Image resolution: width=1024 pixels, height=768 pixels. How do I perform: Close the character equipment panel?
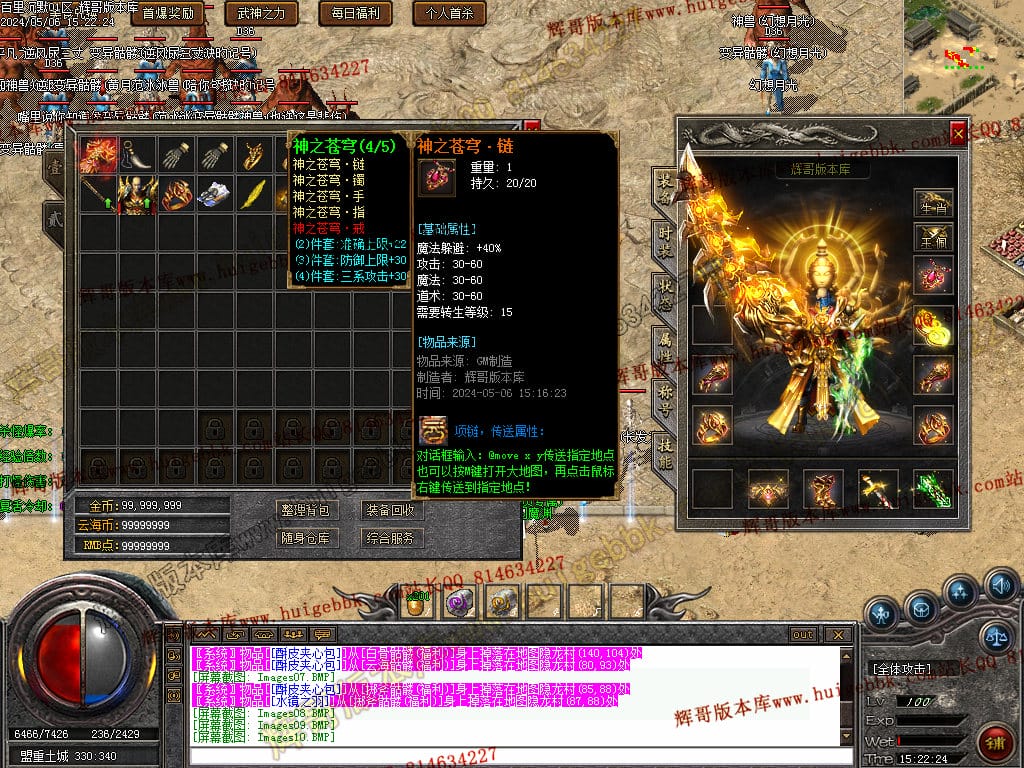pyautogui.click(x=958, y=132)
